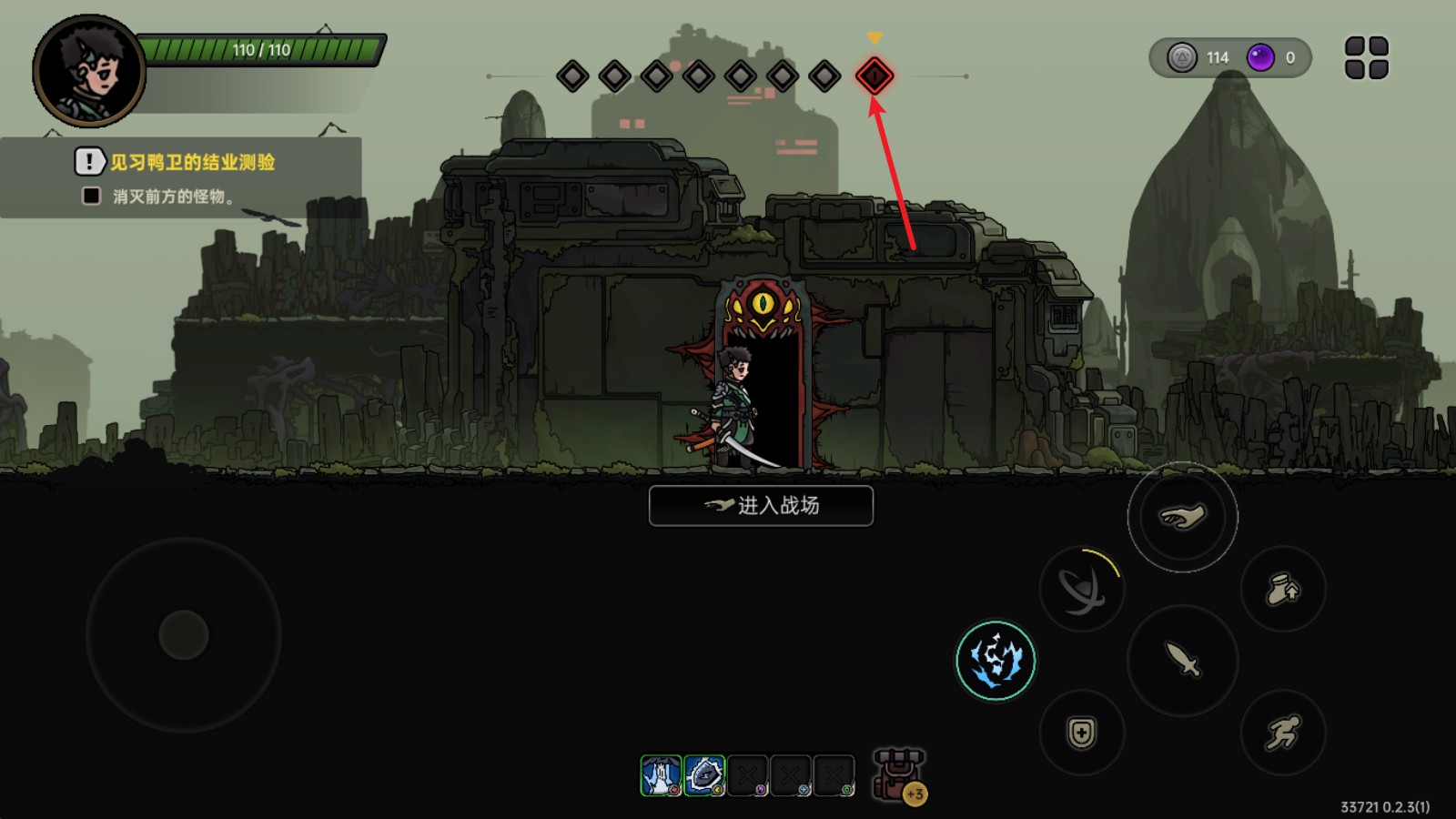
Task: Select the ice waterfall skill slot
Action: [x=661, y=775]
